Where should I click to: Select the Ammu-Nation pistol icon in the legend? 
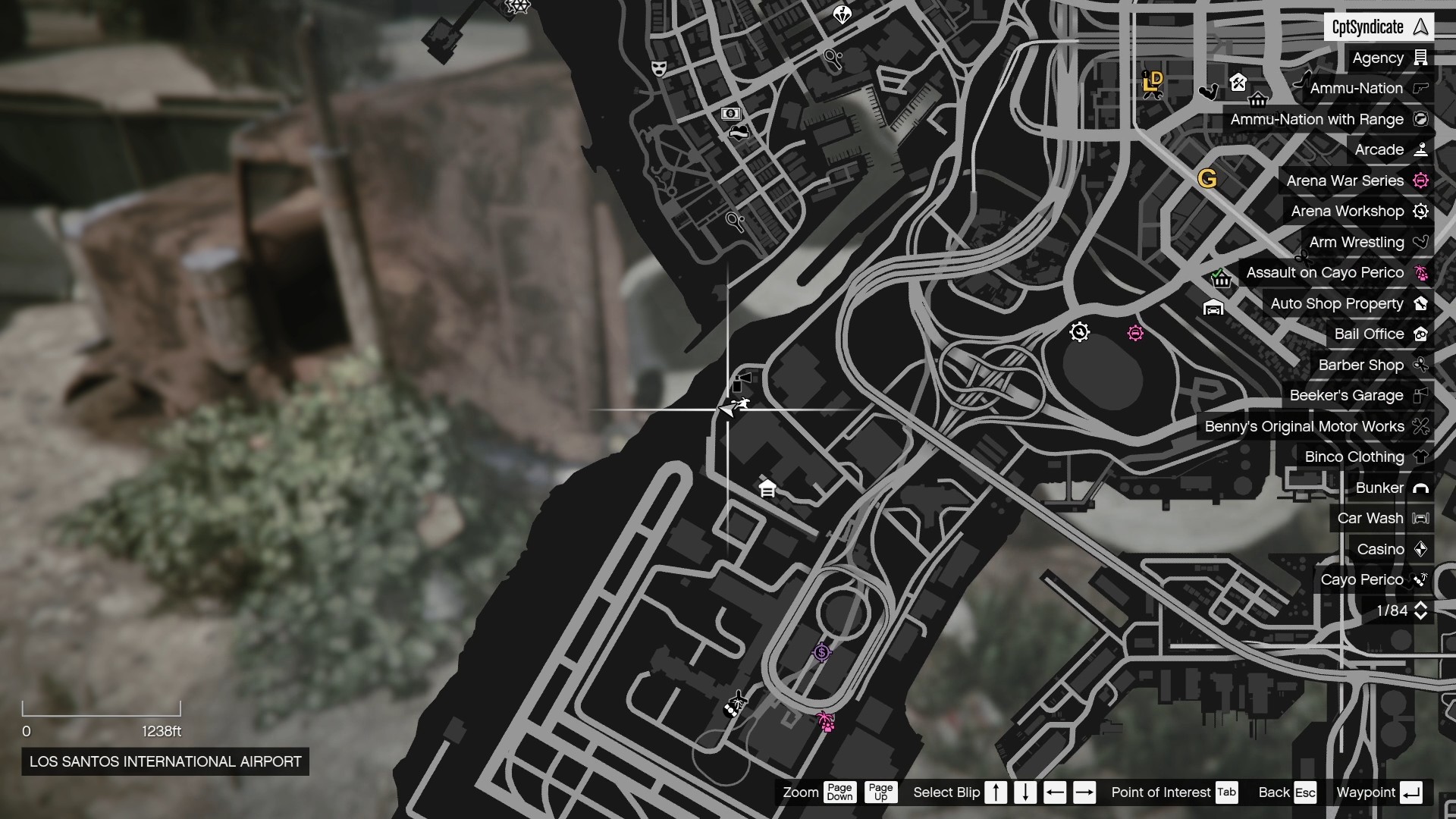(x=1421, y=88)
